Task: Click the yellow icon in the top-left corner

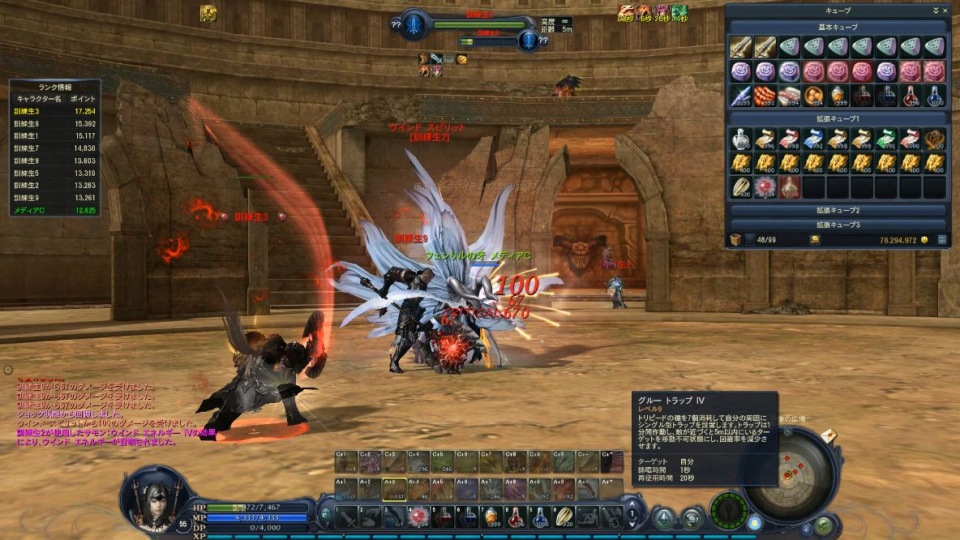Action: tap(208, 13)
